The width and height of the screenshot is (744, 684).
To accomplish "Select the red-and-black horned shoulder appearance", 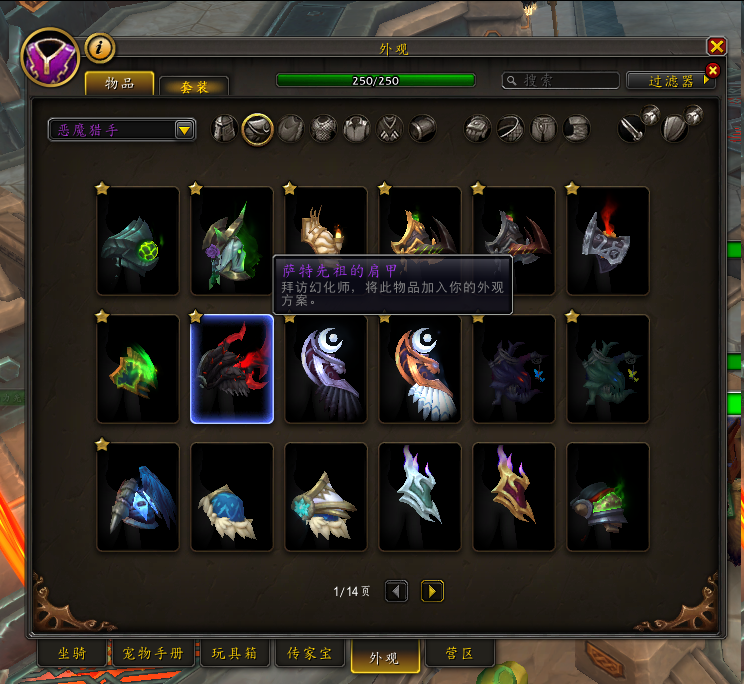I will (232, 369).
